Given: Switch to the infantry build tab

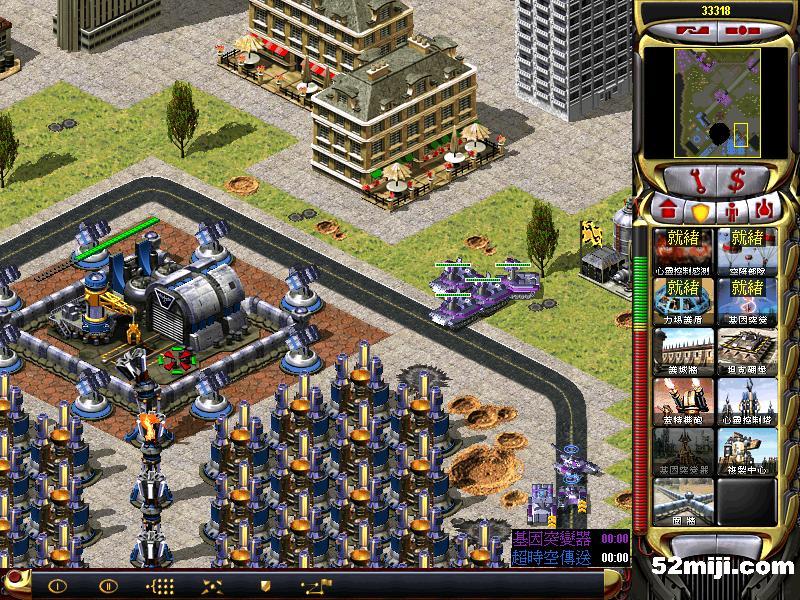Looking at the screenshot, I should [x=731, y=211].
